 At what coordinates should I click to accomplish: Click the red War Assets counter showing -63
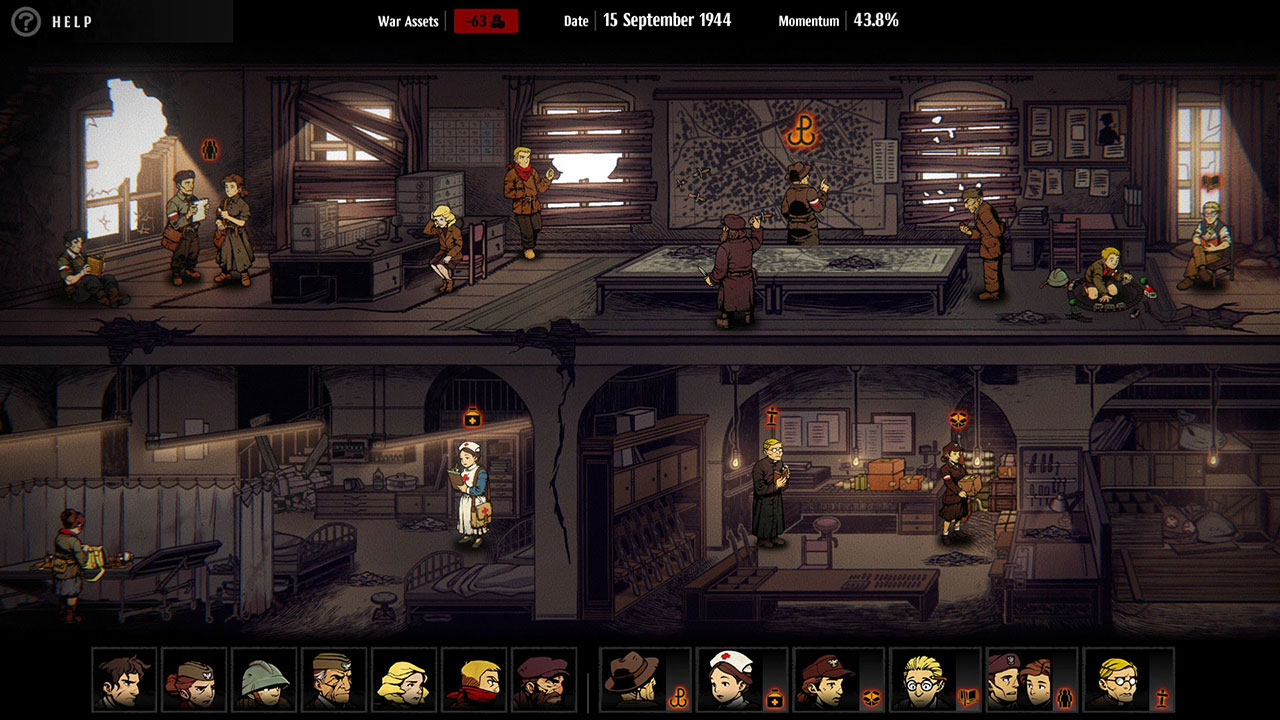click(x=484, y=21)
